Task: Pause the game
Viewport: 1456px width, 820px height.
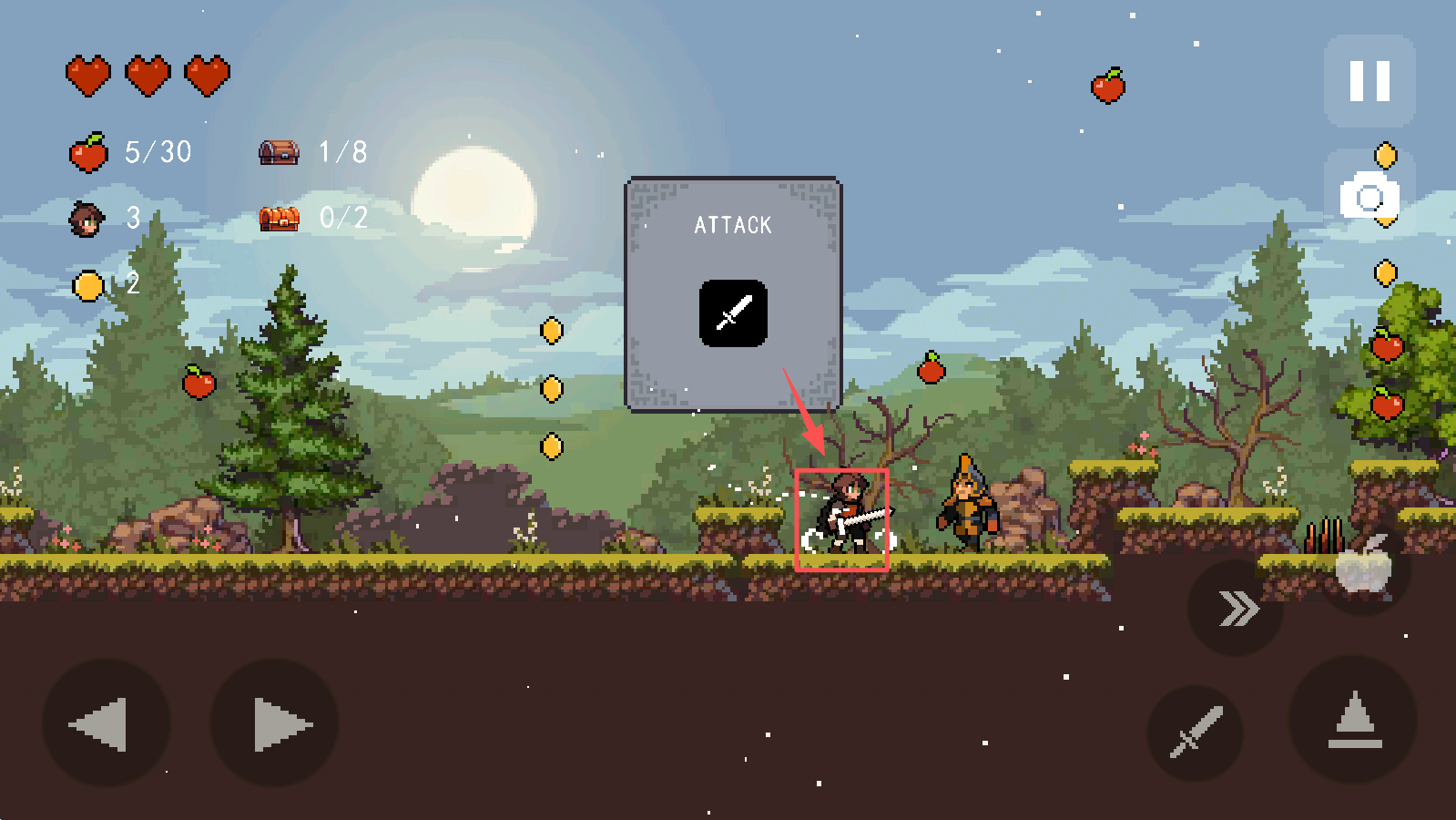Action: point(1369,81)
